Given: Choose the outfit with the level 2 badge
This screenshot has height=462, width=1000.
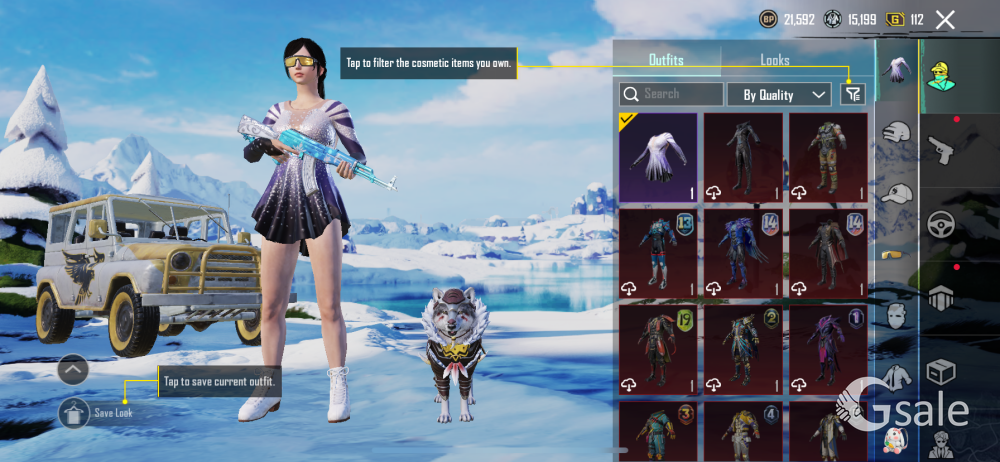Looking at the screenshot, I should tap(743, 350).
